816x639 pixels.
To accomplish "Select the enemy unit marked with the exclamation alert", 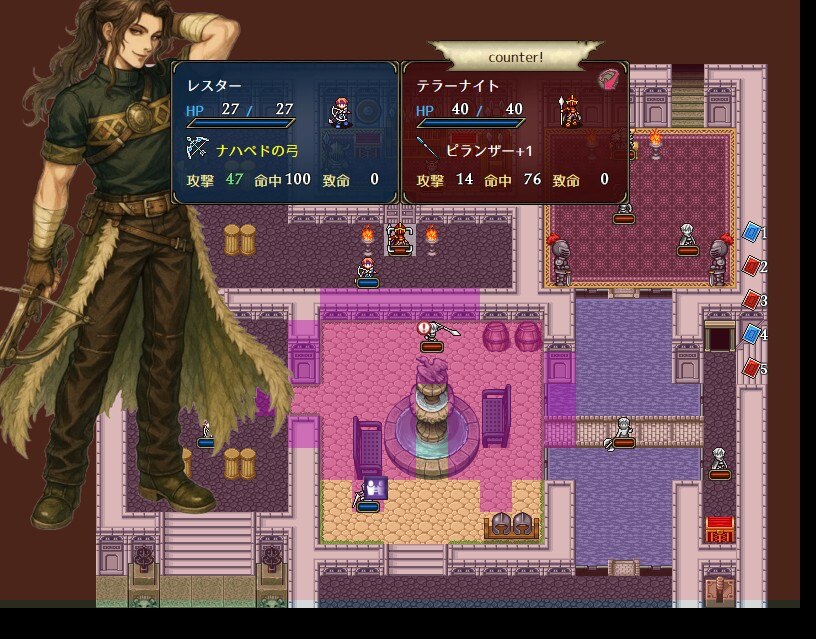I will click(432, 337).
